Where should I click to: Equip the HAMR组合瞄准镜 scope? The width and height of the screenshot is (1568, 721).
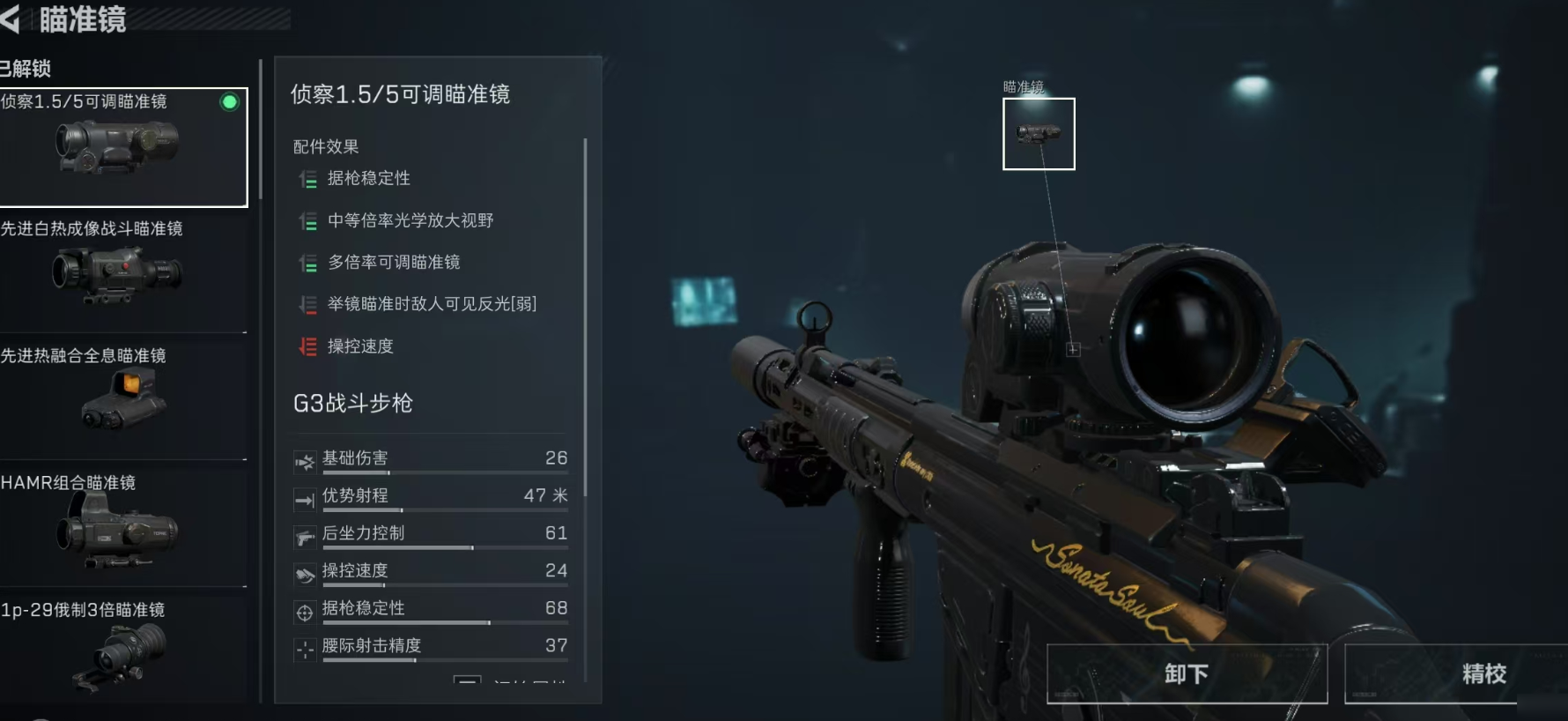122,527
